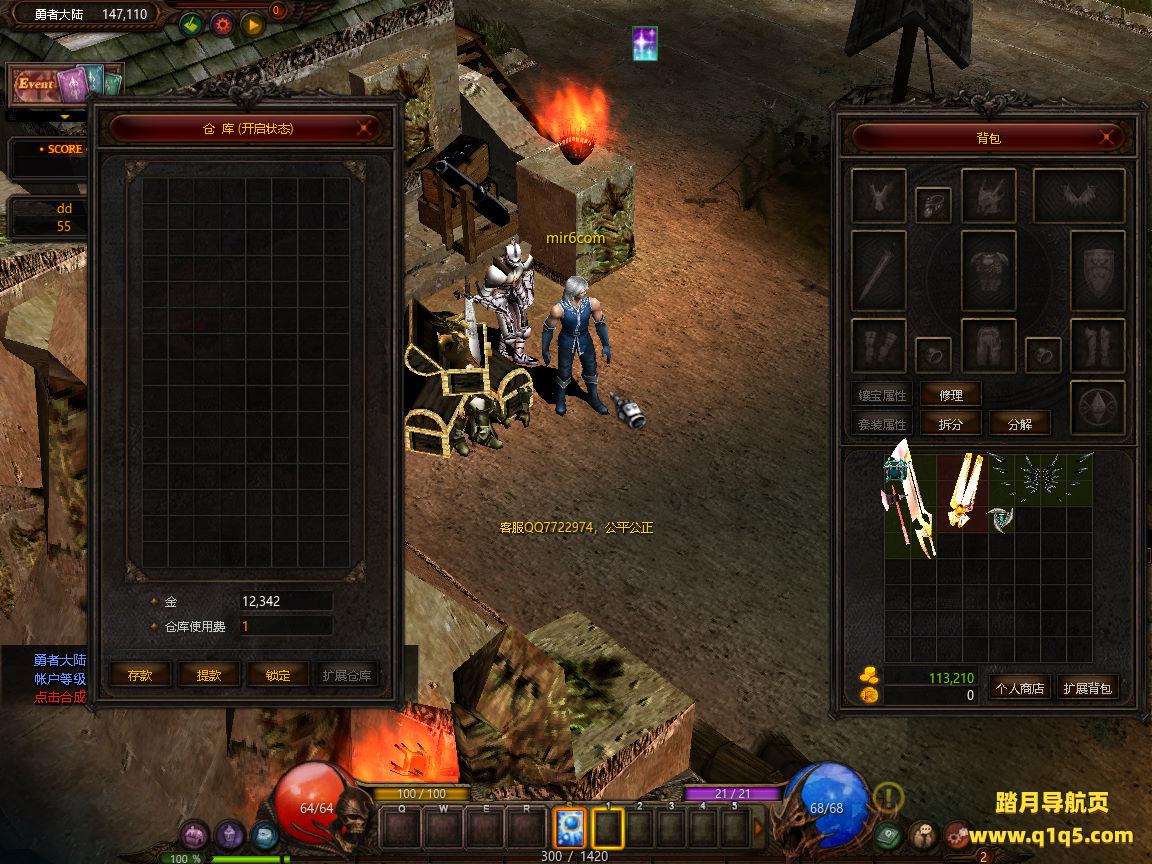Select the white halberd weapon in backpack

pos(908,502)
